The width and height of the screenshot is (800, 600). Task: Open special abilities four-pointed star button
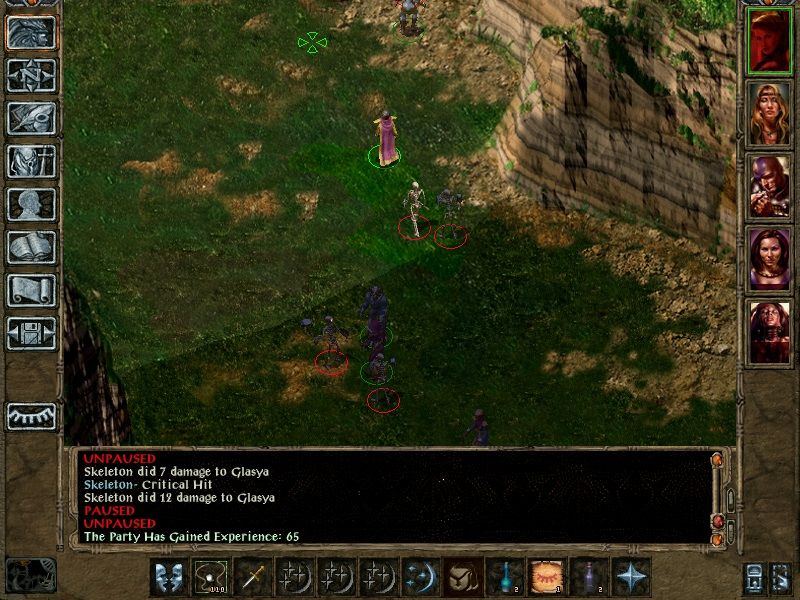pyautogui.click(x=631, y=577)
